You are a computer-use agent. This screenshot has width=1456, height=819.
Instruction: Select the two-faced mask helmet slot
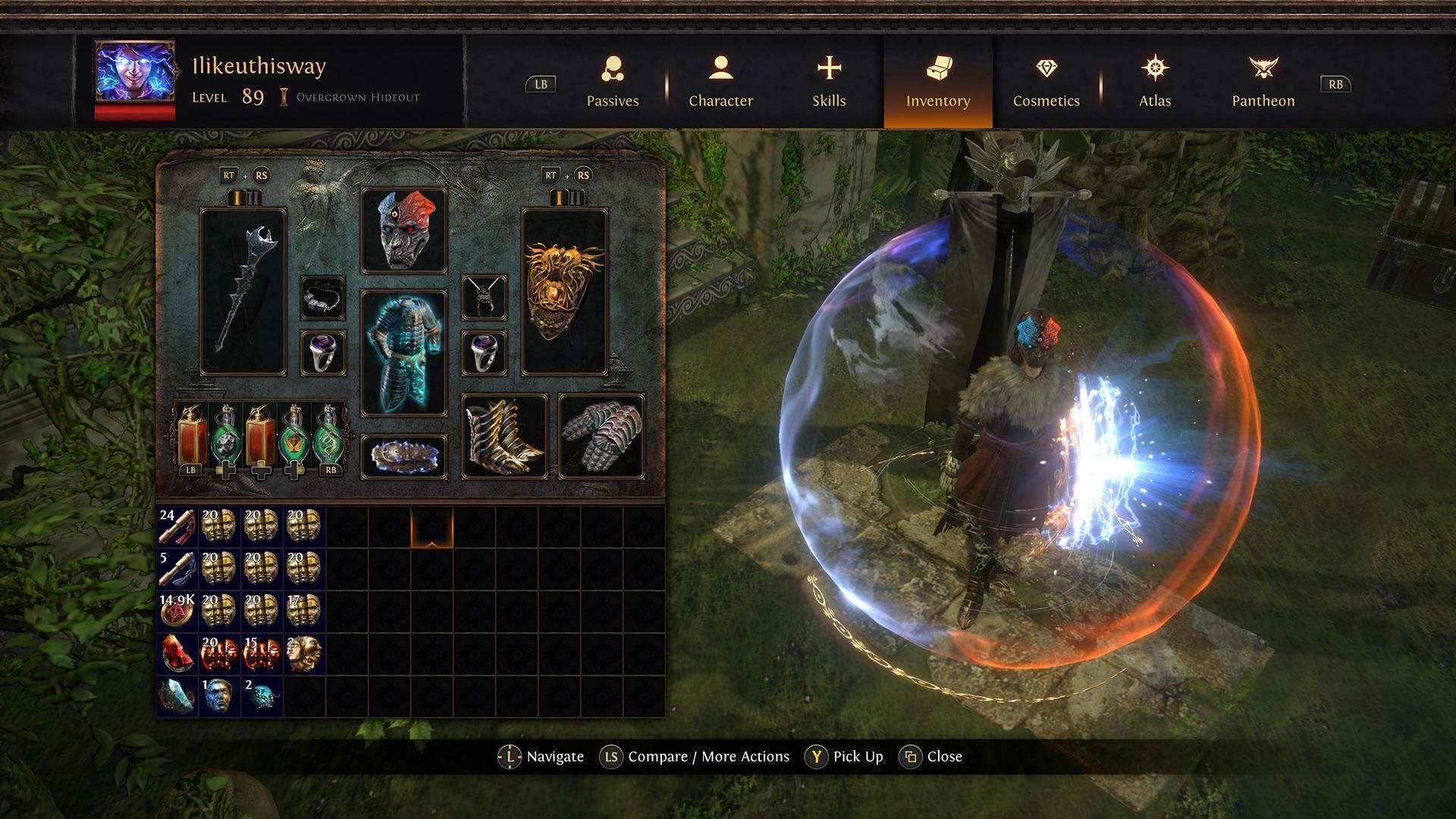[x=403, y=231]
